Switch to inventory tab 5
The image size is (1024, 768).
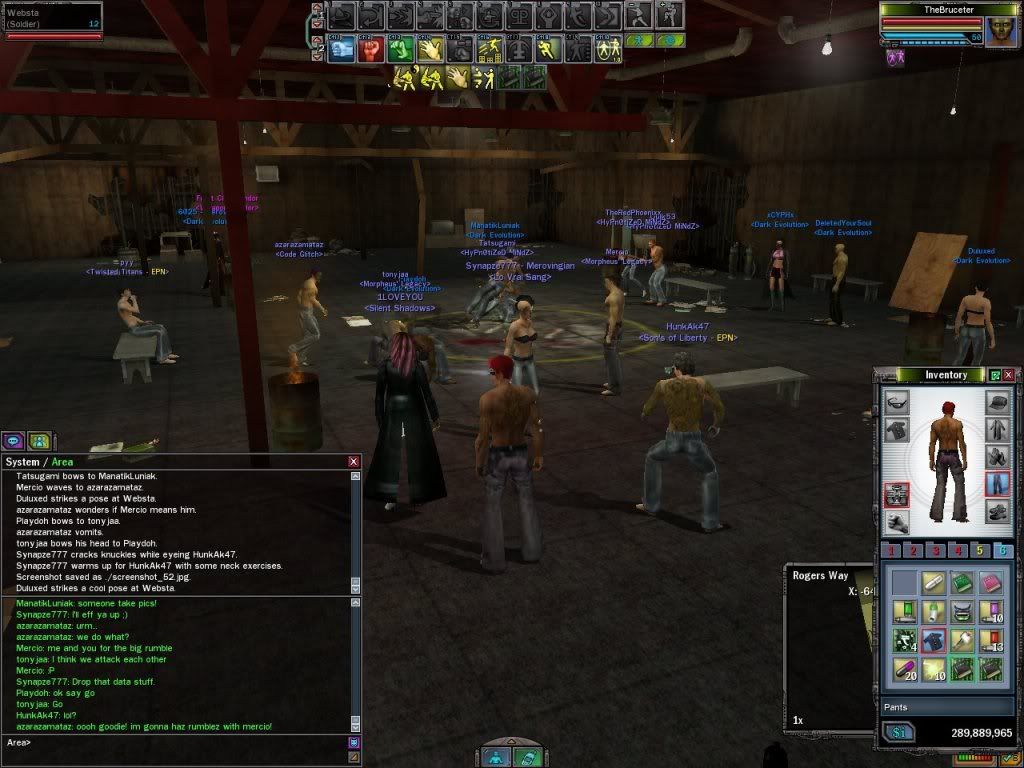pos(981,551)
